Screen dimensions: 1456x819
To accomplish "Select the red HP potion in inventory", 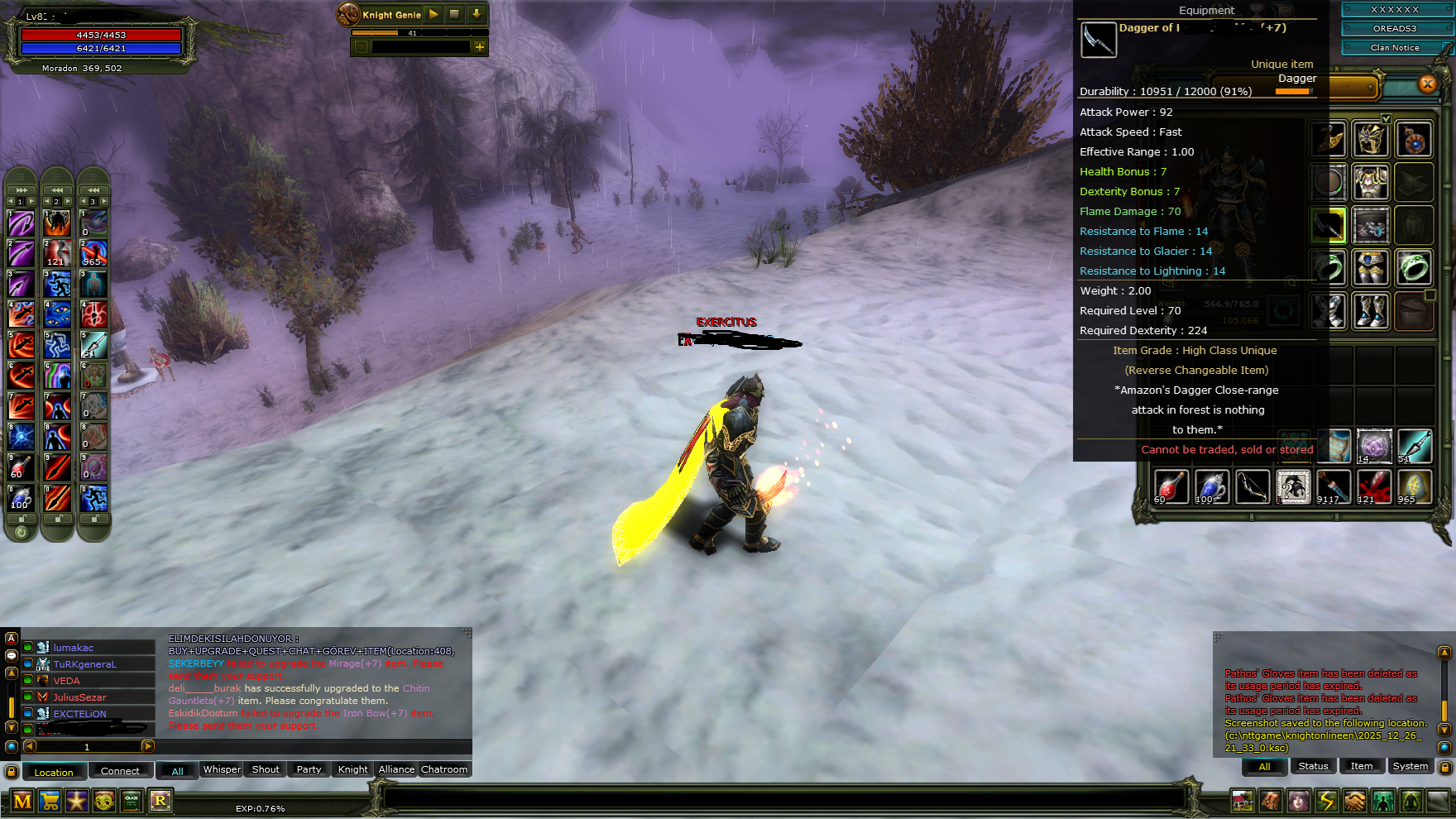I will (x=1171, y=486).
